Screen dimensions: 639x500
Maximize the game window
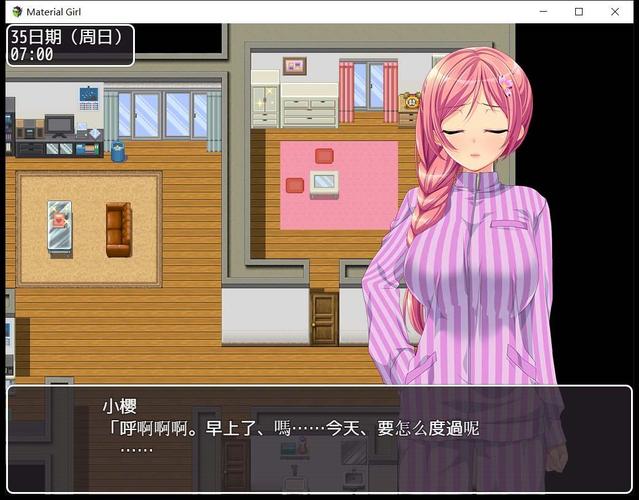click(x=579, y=11)
